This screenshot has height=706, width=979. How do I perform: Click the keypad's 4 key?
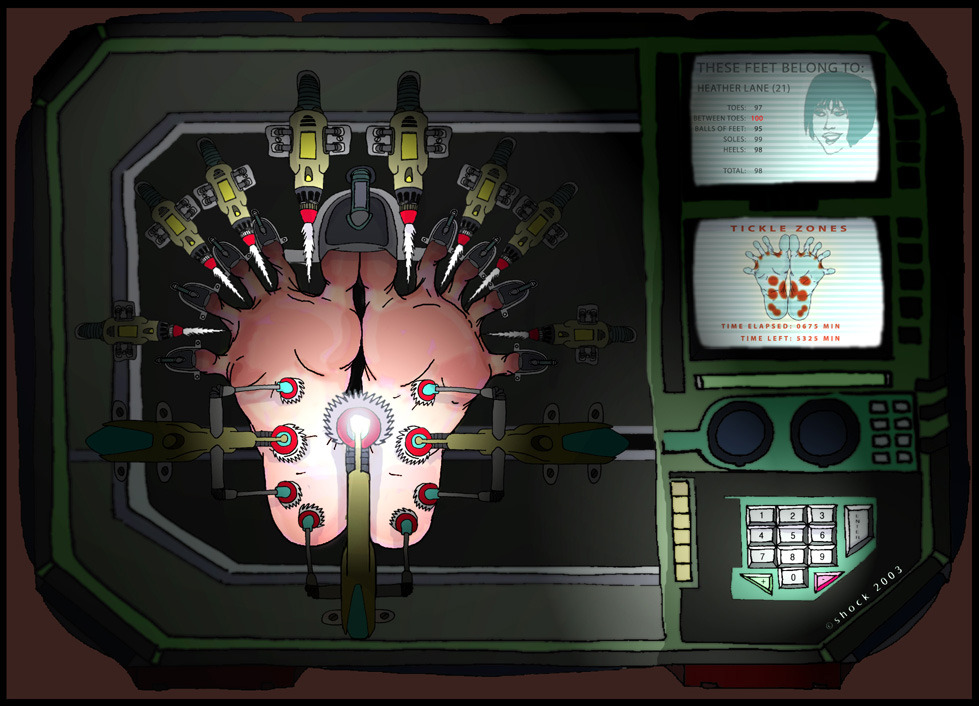tap(763, 537)
